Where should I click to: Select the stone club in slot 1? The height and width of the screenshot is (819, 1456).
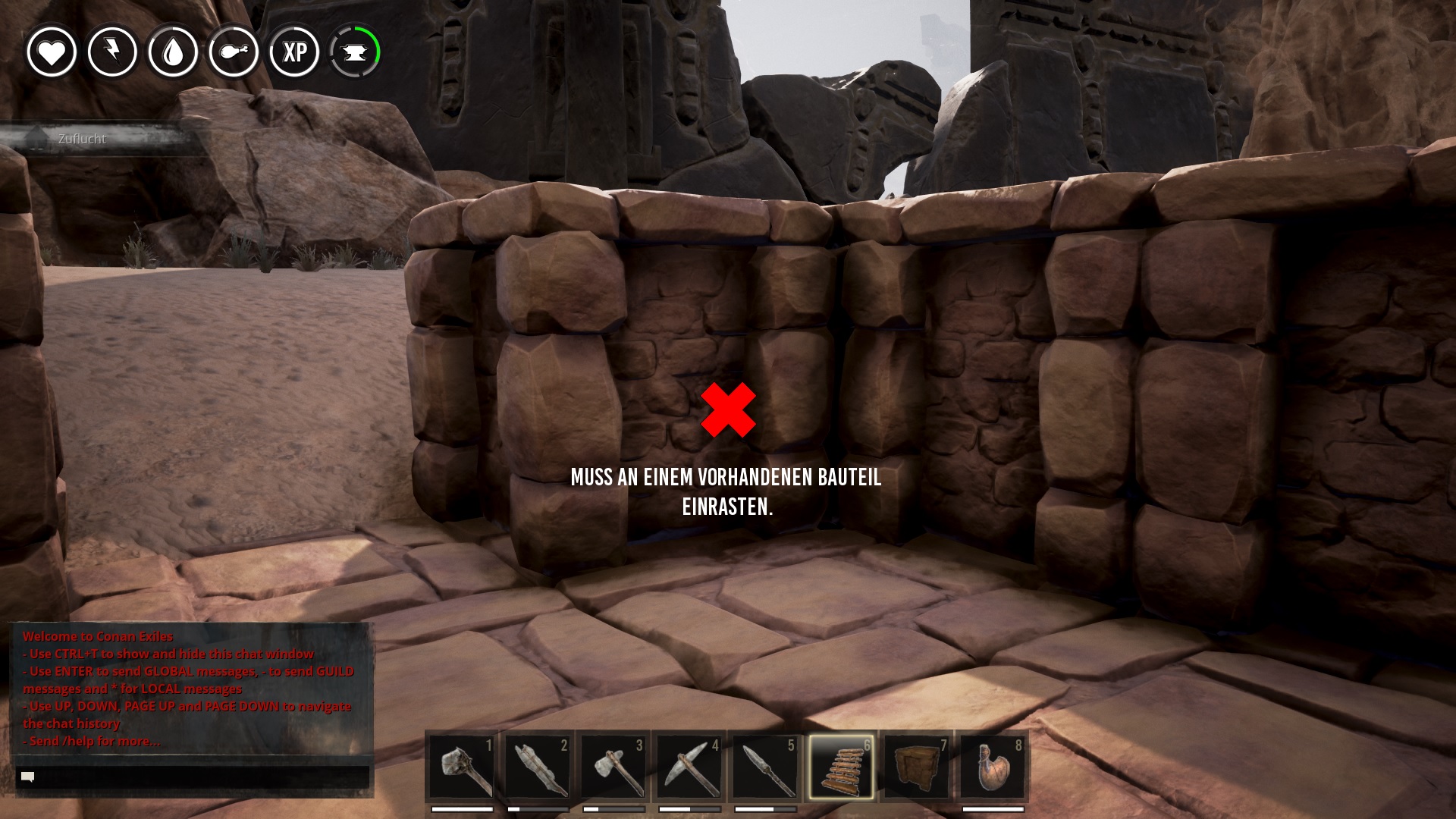462,767
